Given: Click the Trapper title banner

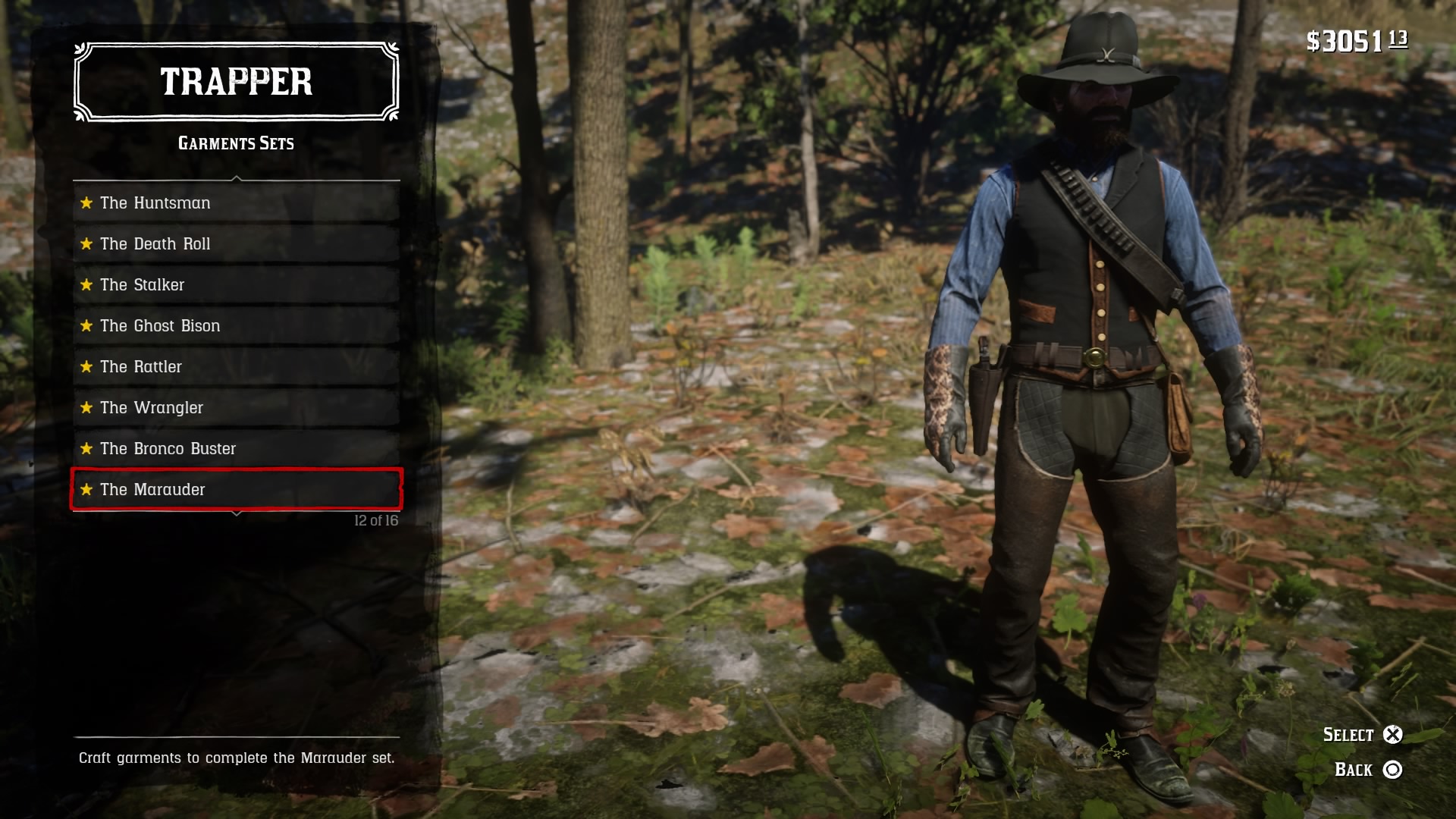Looking at the screenshot, I should click(235, 82).
